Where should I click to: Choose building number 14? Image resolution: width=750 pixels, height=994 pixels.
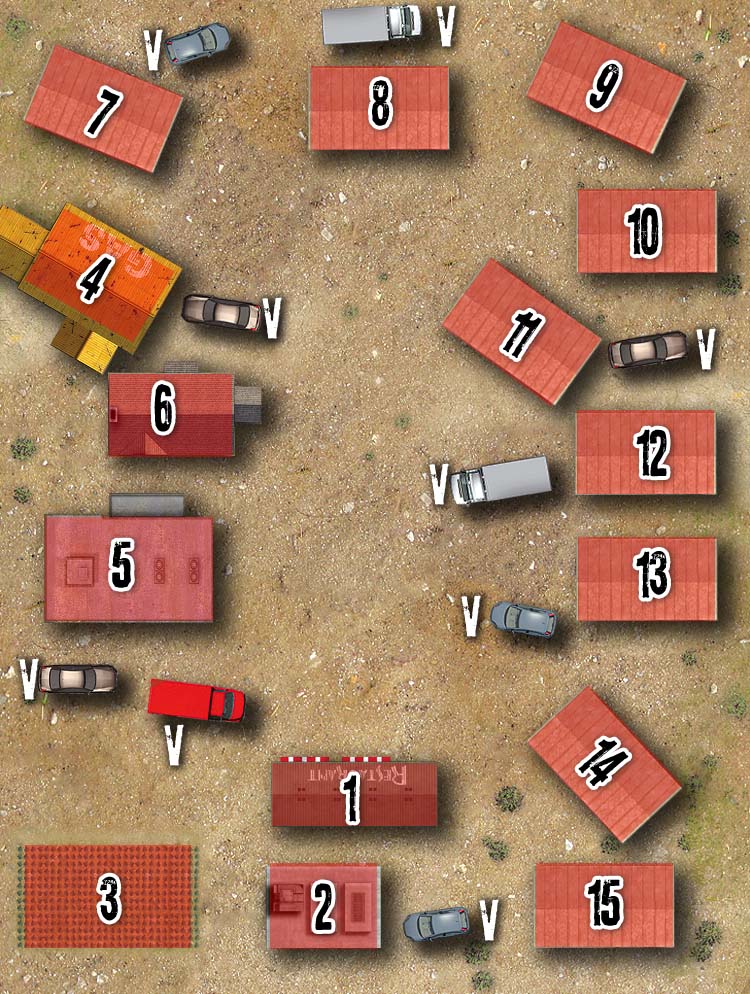[603, 764]
